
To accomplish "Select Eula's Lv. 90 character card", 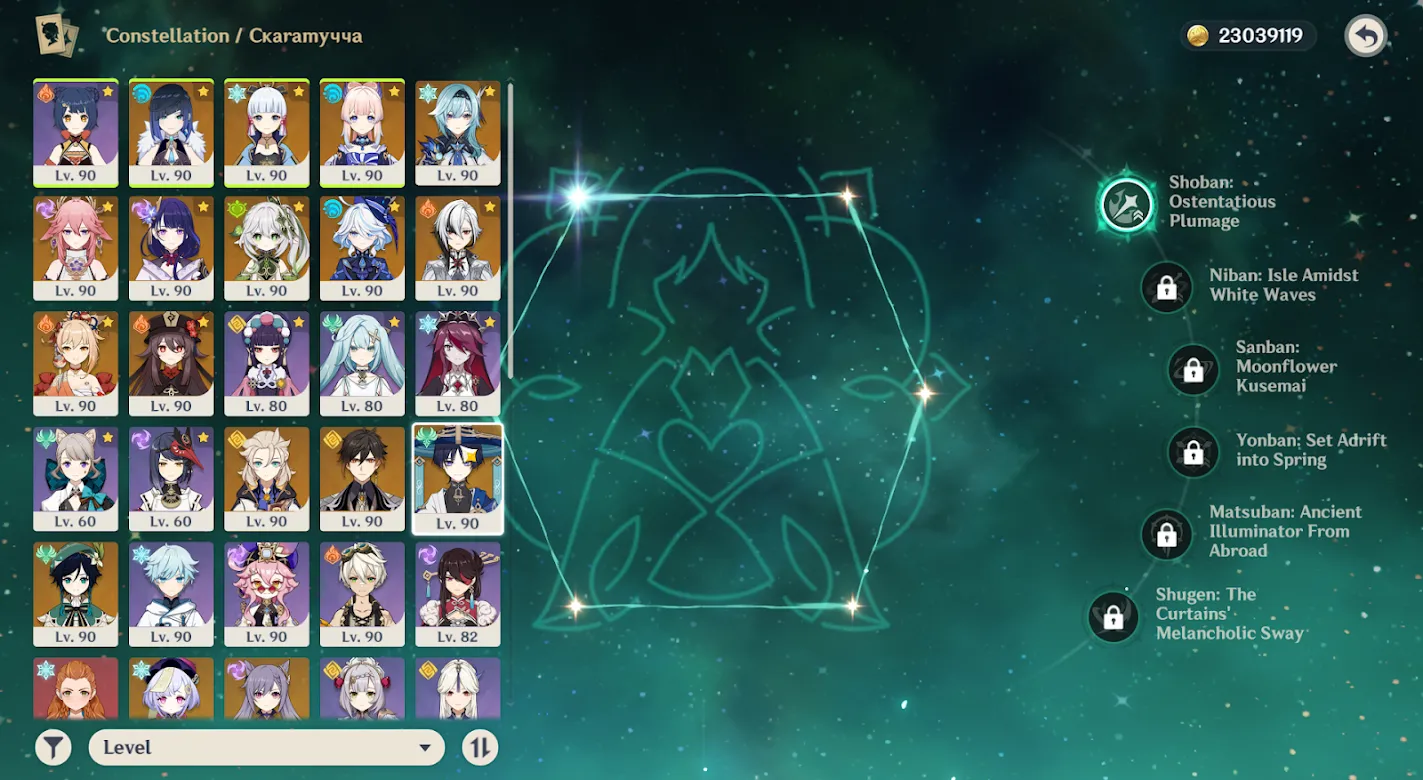I will click(456, 134).
